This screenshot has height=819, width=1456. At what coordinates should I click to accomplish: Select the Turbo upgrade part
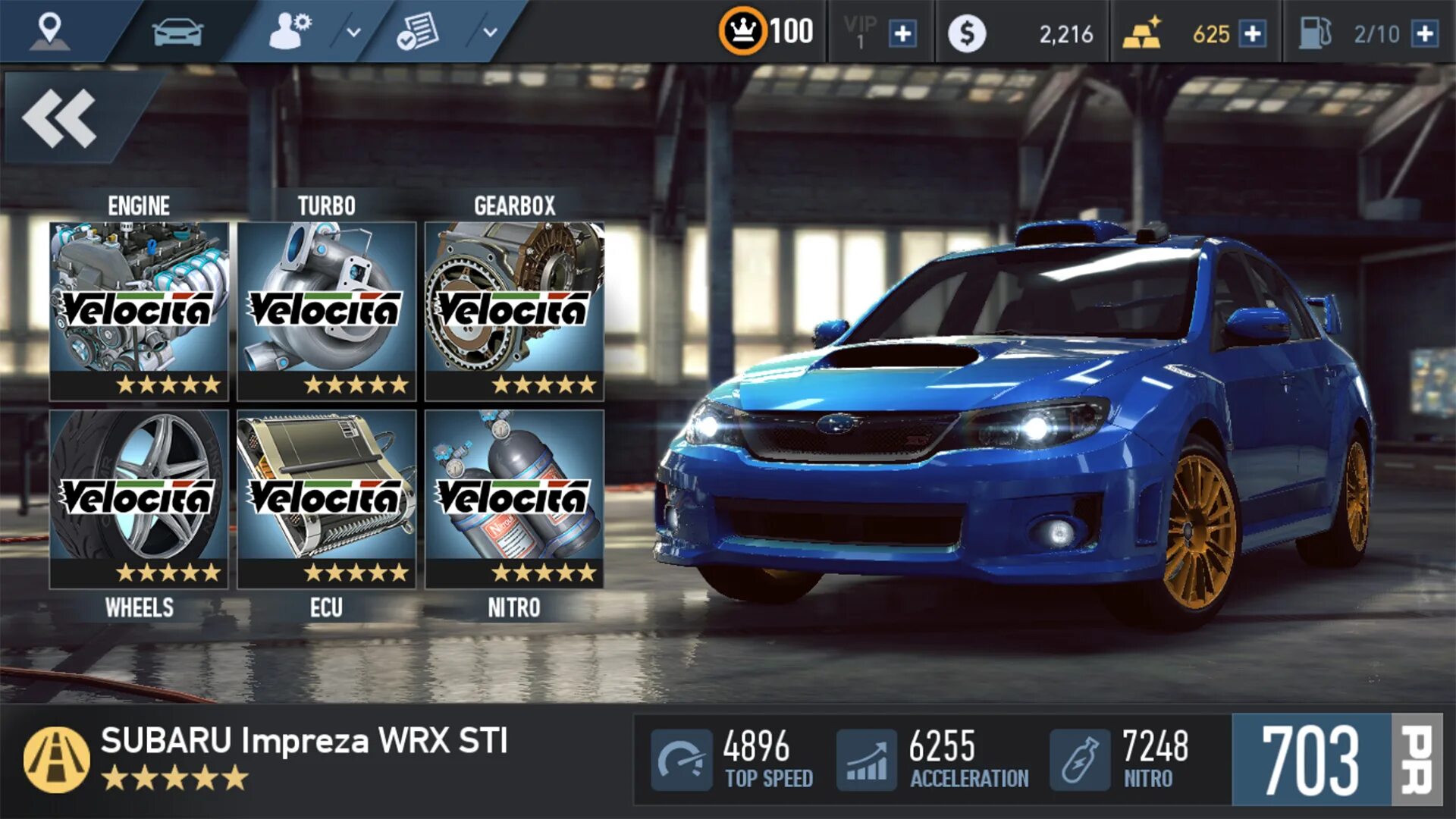click(x=327, y=310)
